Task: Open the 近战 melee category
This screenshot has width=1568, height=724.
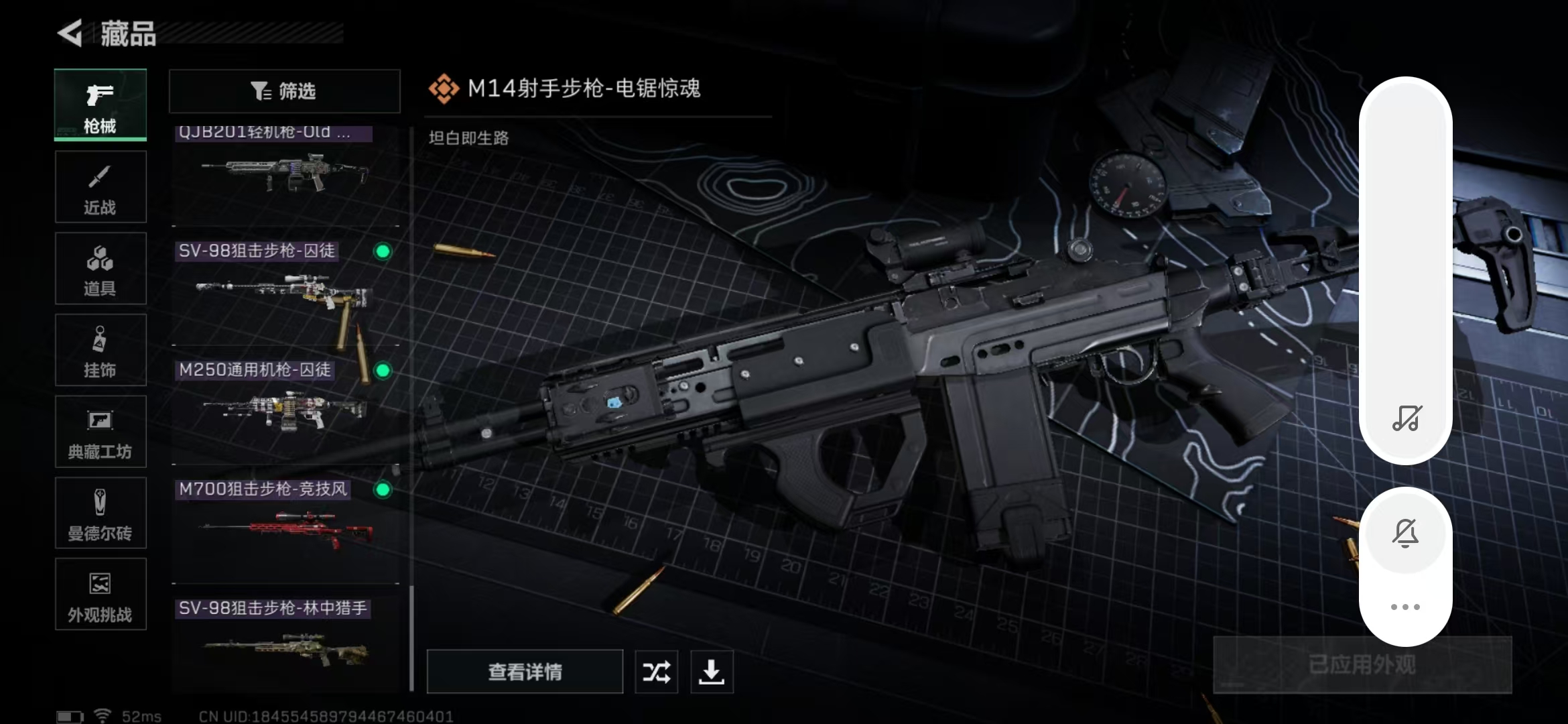Action: (101, 187)
